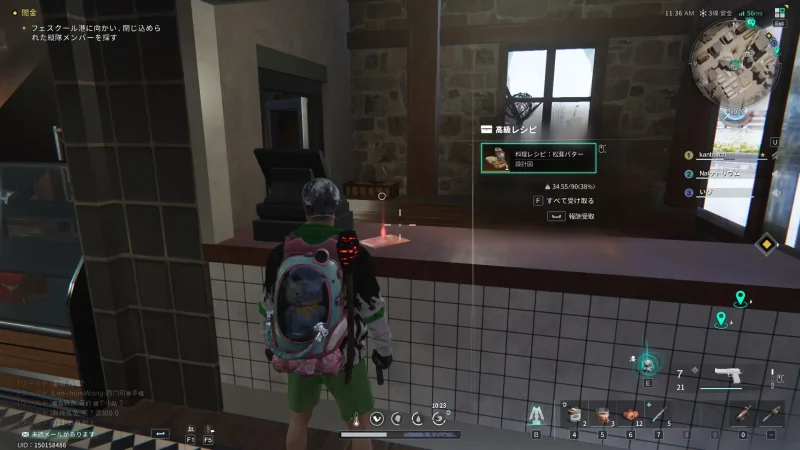
Task: Select the 料理レシピ recipe item card
Action: [x=539, y=158]
